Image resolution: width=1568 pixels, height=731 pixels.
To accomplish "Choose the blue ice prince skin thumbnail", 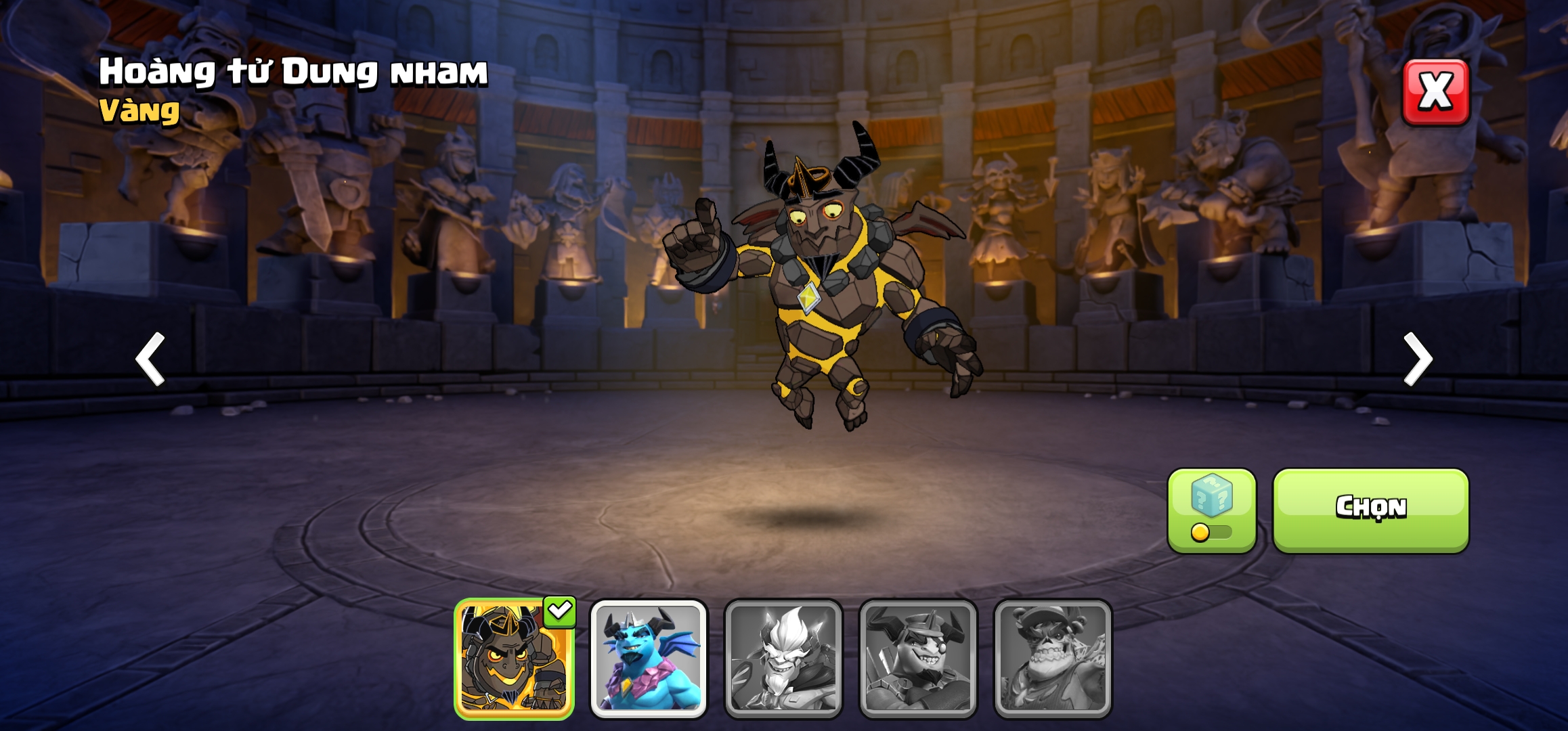I will pos(649,659).
